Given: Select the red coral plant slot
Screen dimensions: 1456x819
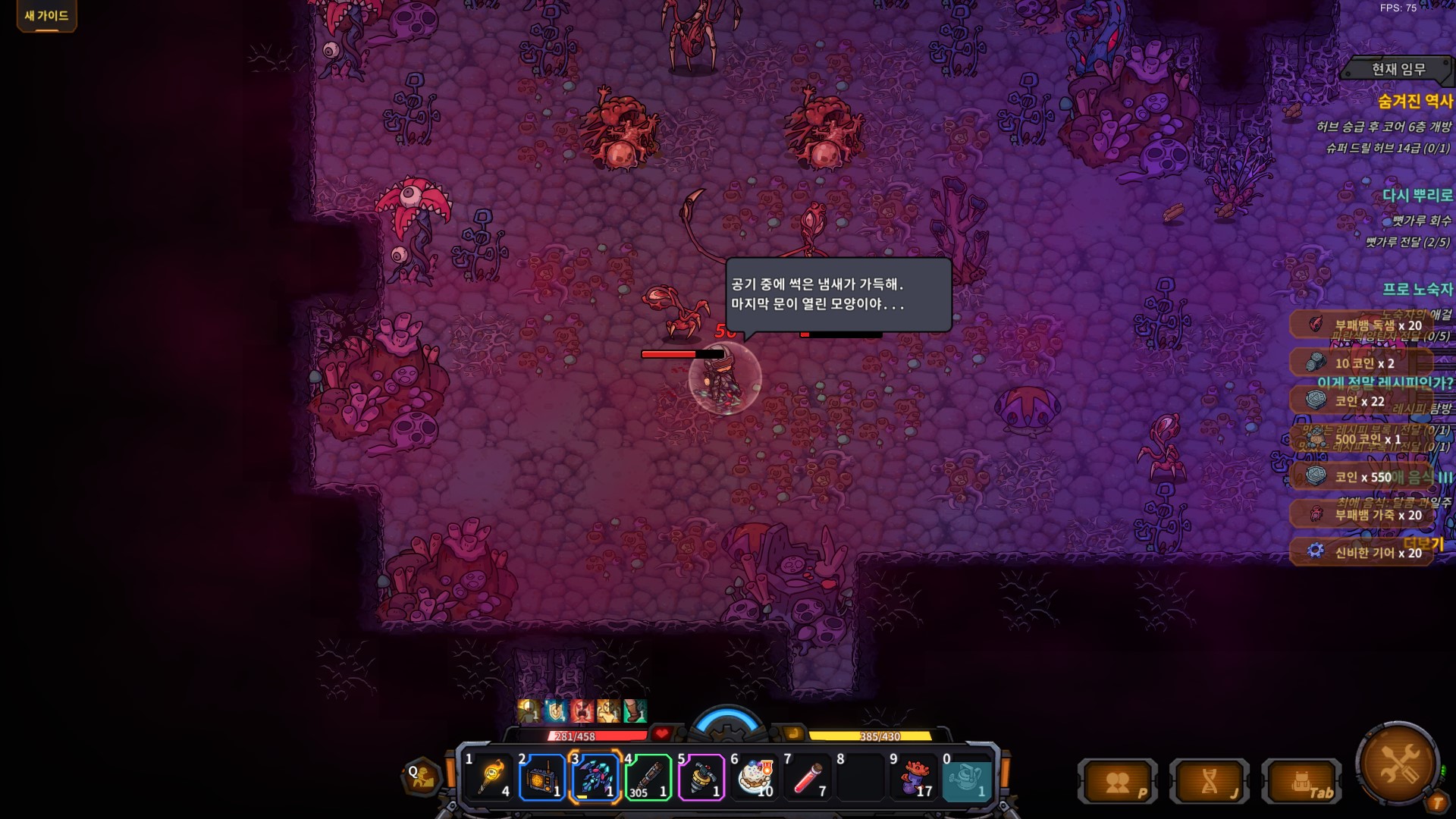Looking at the screenshot, I should (x=914, y=777).
